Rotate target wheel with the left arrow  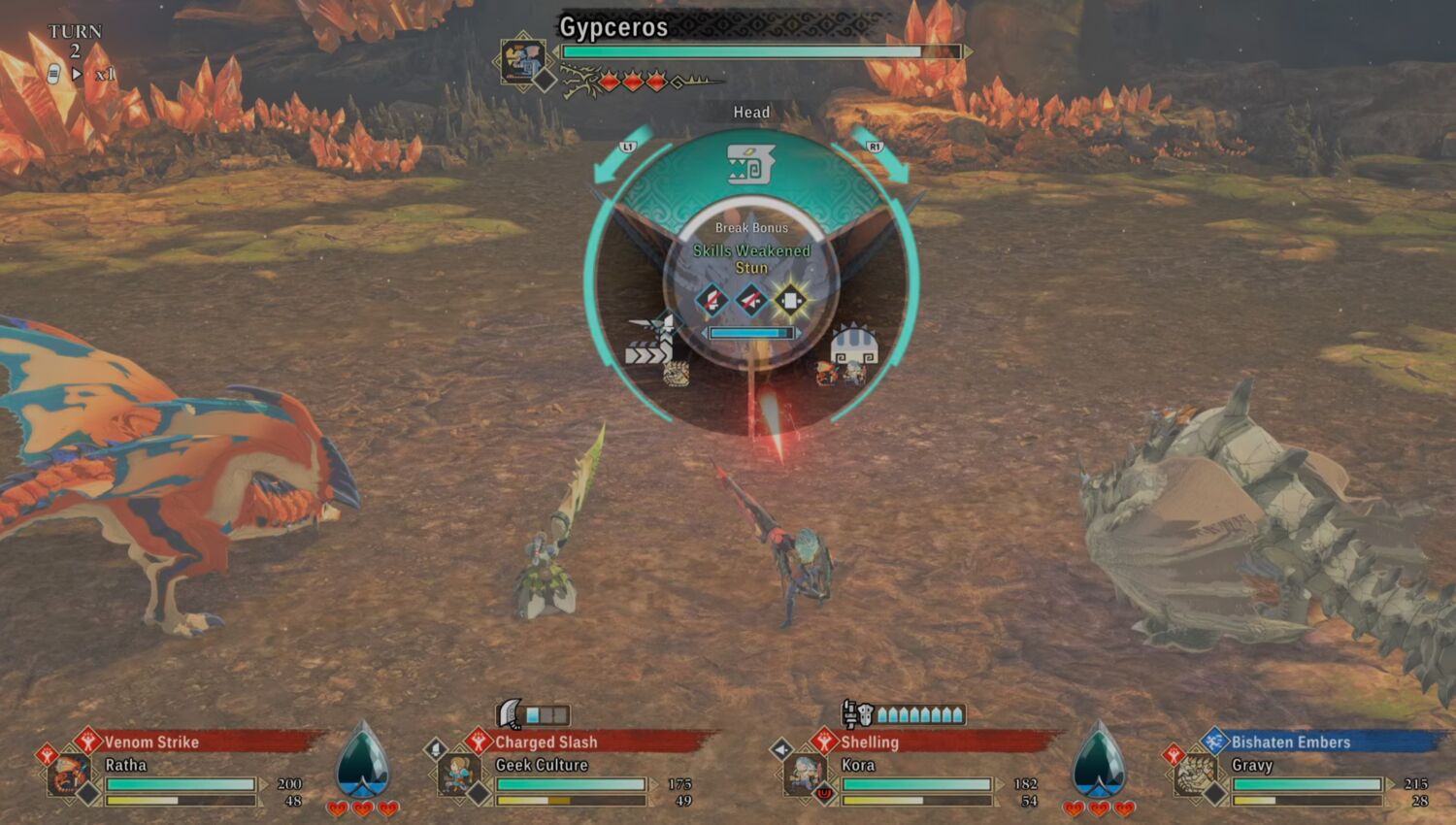coord(619,156)
